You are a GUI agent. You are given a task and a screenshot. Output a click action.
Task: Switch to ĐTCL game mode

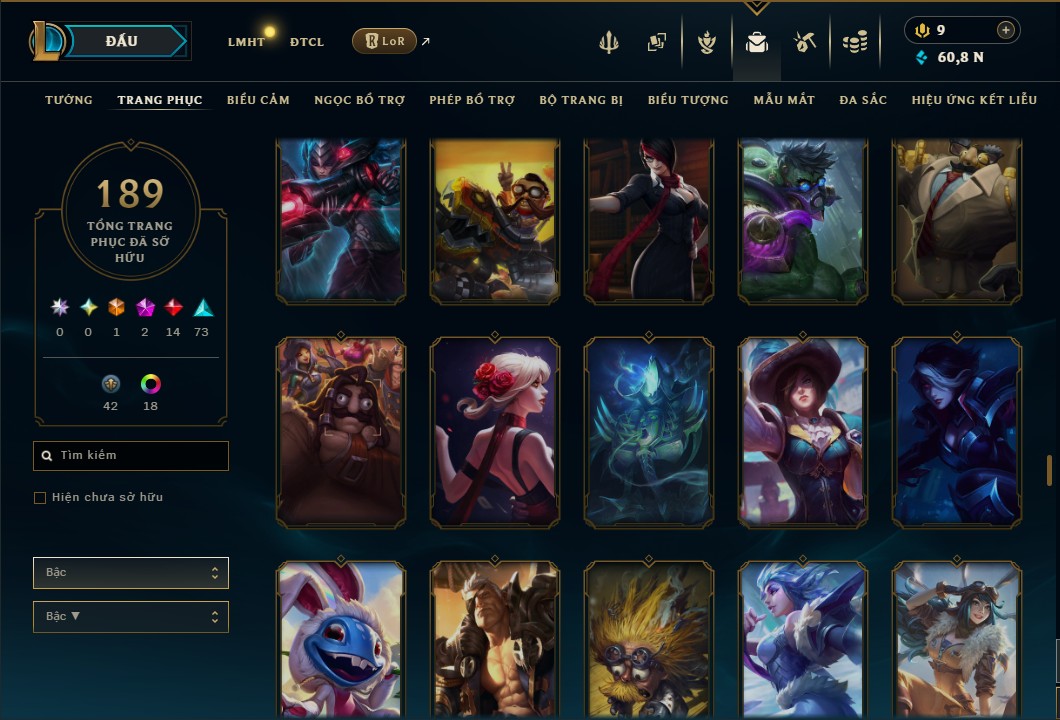coord(307,42)
